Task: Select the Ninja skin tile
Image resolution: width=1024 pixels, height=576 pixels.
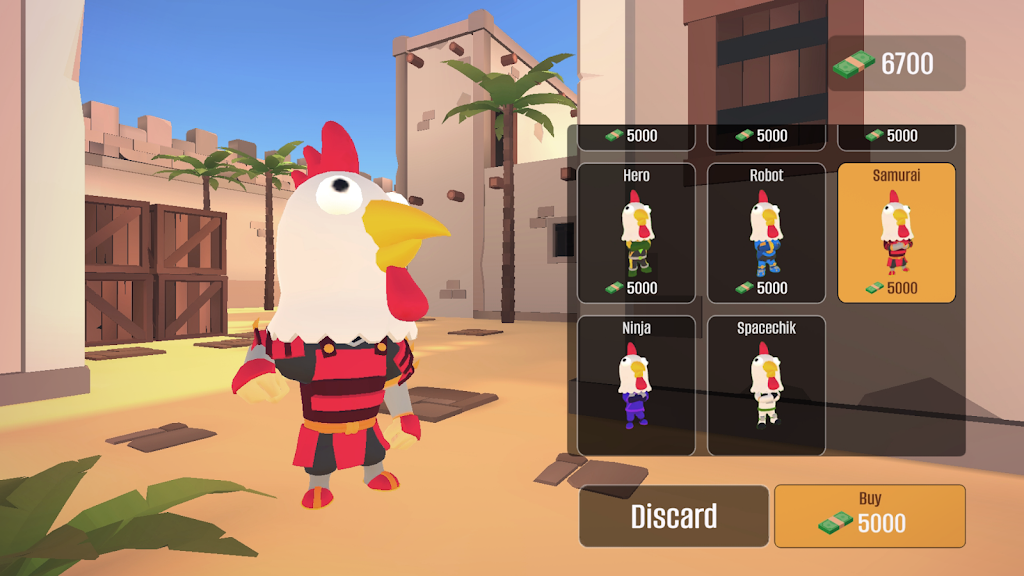Action: pyautogui.click(x=636, y=385)
